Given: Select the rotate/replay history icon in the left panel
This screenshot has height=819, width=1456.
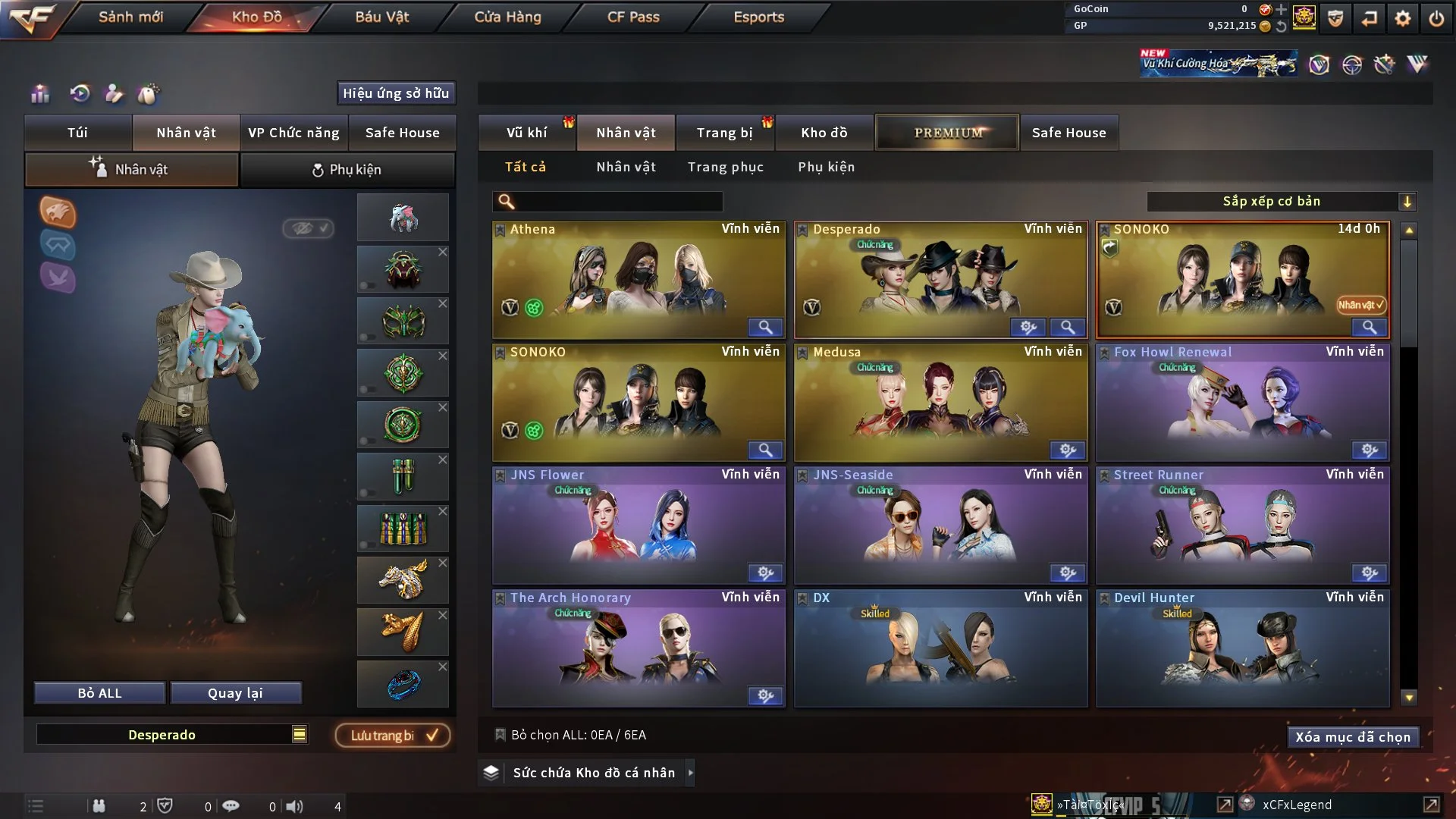Looking at the screenshot, I should [x=80, y=93].
